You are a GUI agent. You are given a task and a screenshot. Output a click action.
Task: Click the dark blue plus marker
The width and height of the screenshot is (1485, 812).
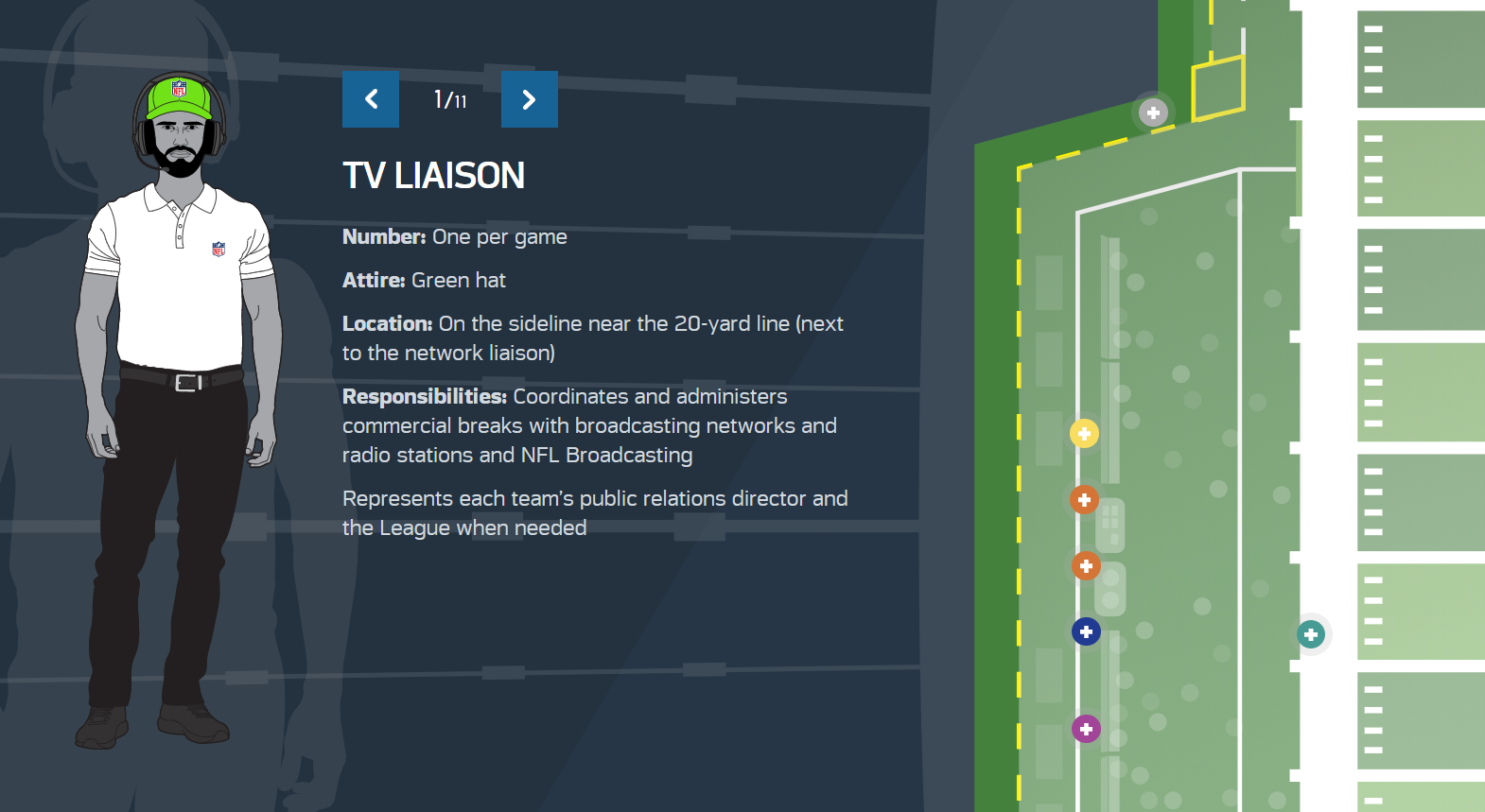coord(1085,631)
